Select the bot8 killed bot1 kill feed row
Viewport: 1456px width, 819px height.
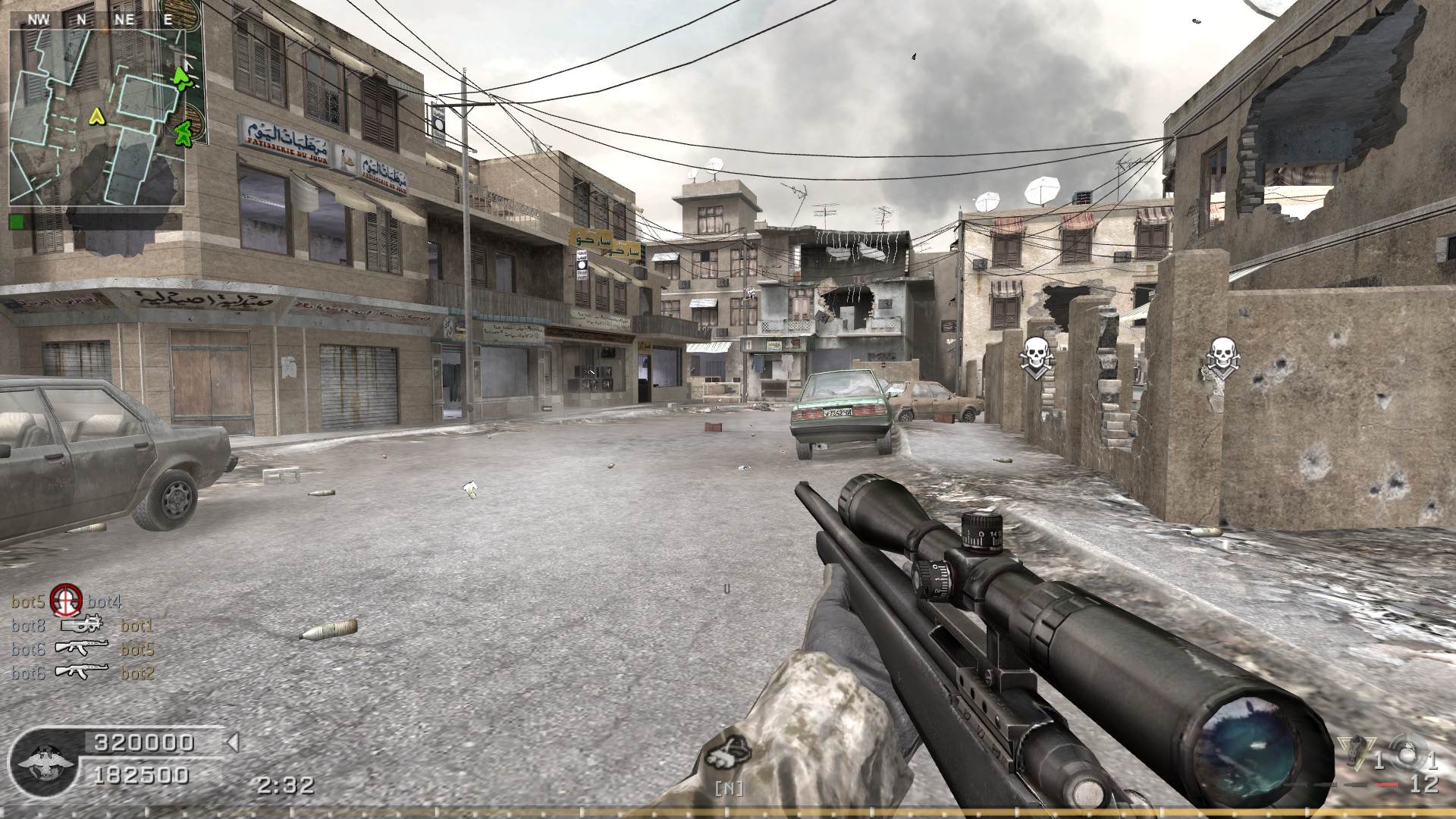click(82, 626)
